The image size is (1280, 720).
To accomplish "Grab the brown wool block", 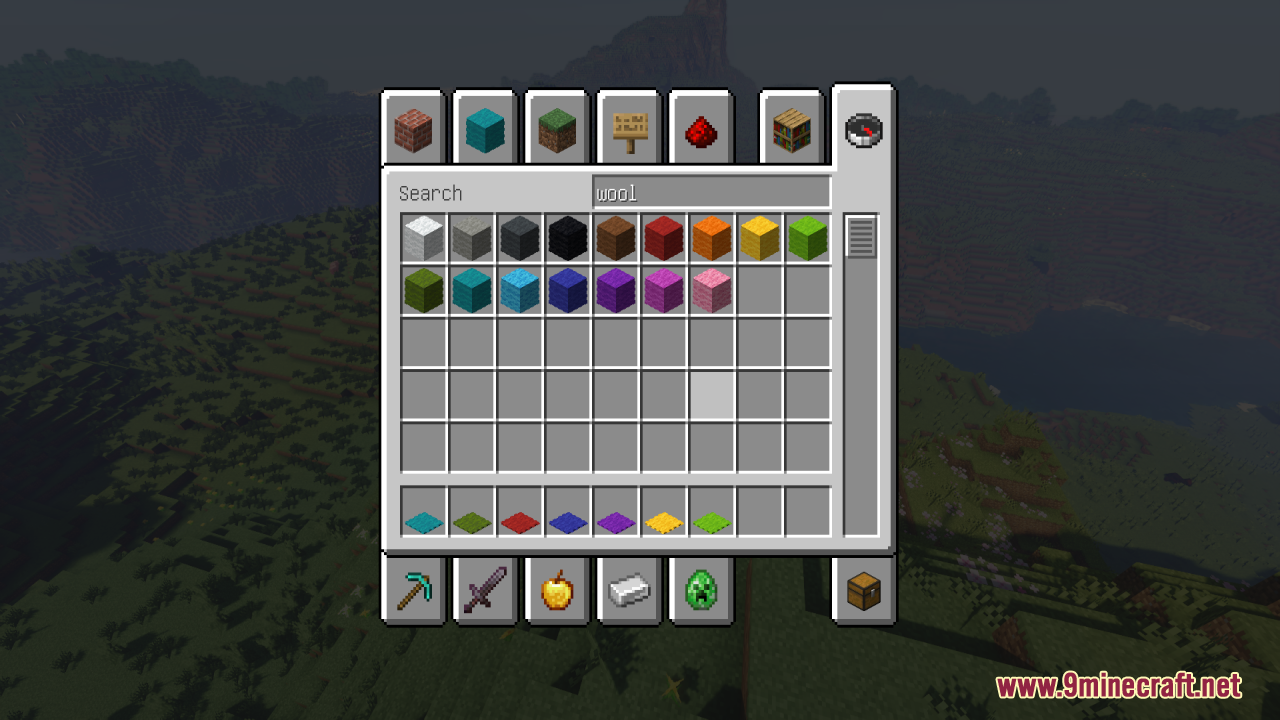I will tap(615, 237).
